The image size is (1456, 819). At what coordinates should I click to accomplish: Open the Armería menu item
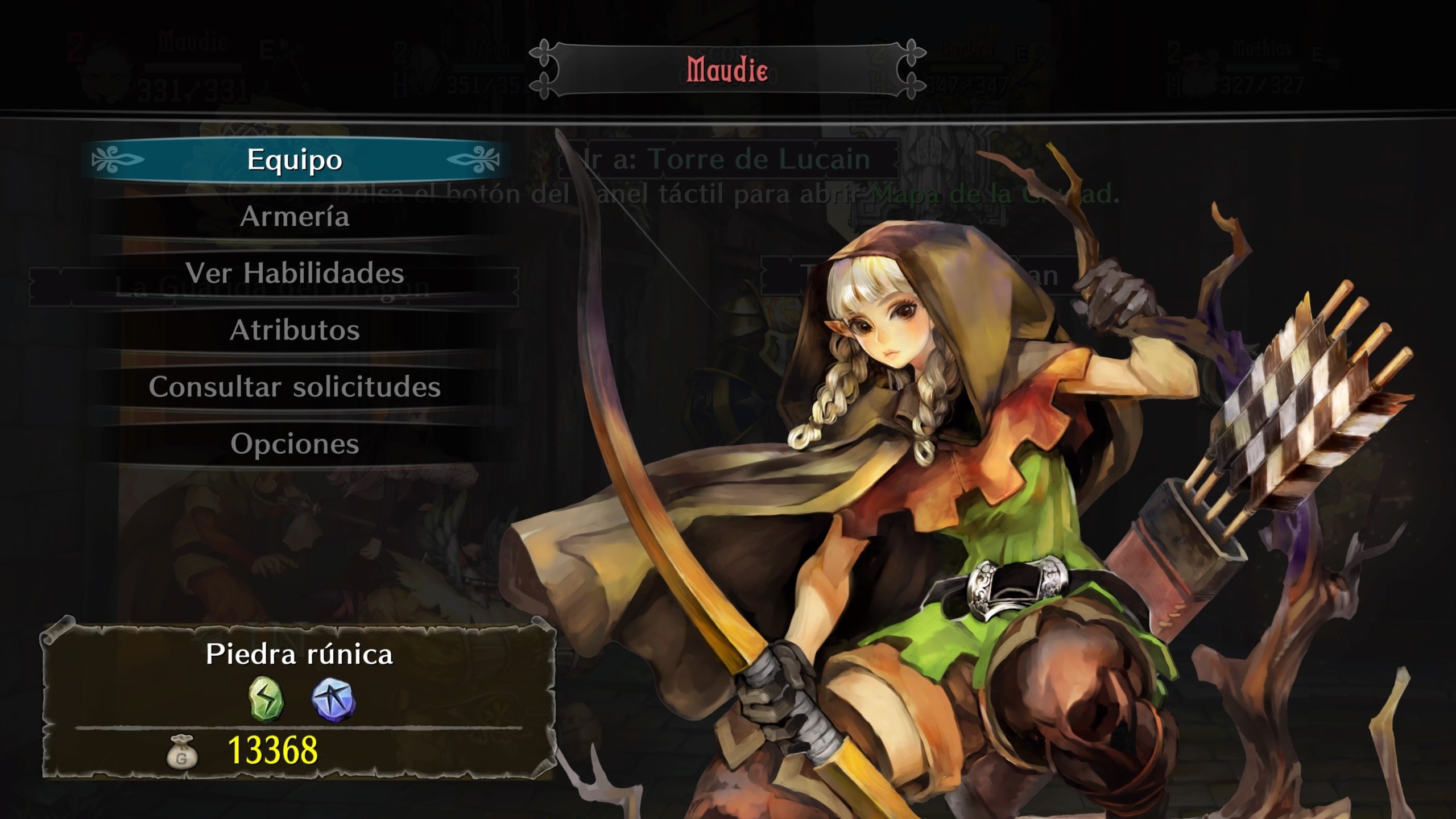click(x=296, y=217)
